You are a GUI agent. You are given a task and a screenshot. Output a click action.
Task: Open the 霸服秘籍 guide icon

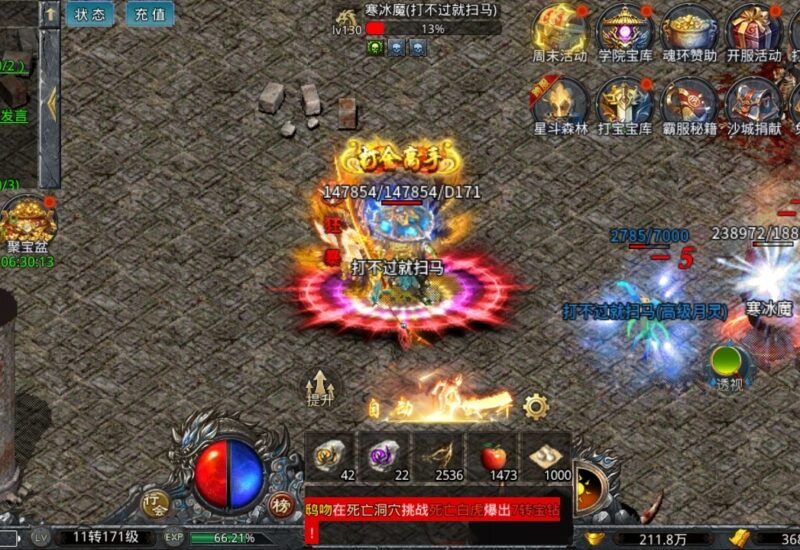click(x=690, y=103)
